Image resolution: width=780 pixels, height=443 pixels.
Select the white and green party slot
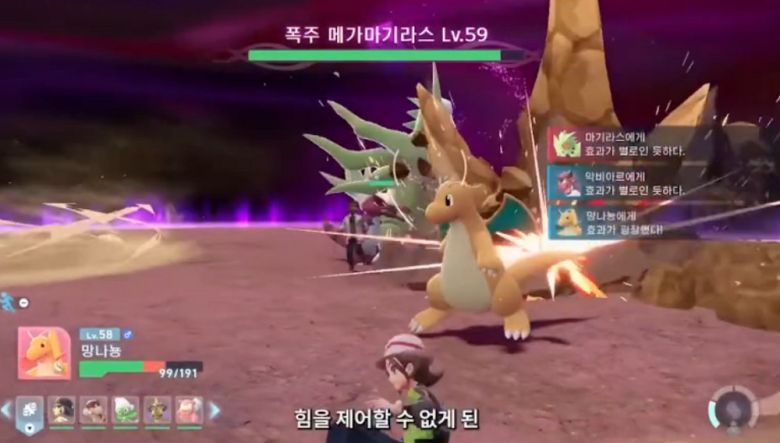point(126,410)
